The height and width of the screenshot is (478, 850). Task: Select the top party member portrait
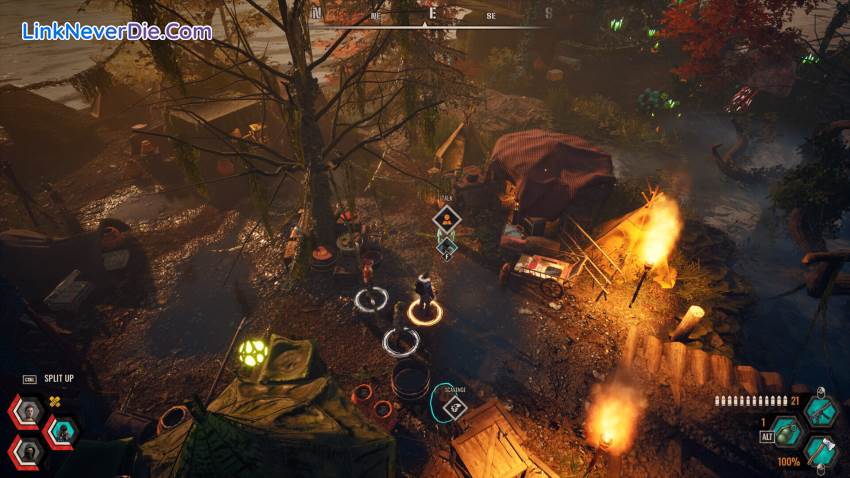[x=28, y=410]
